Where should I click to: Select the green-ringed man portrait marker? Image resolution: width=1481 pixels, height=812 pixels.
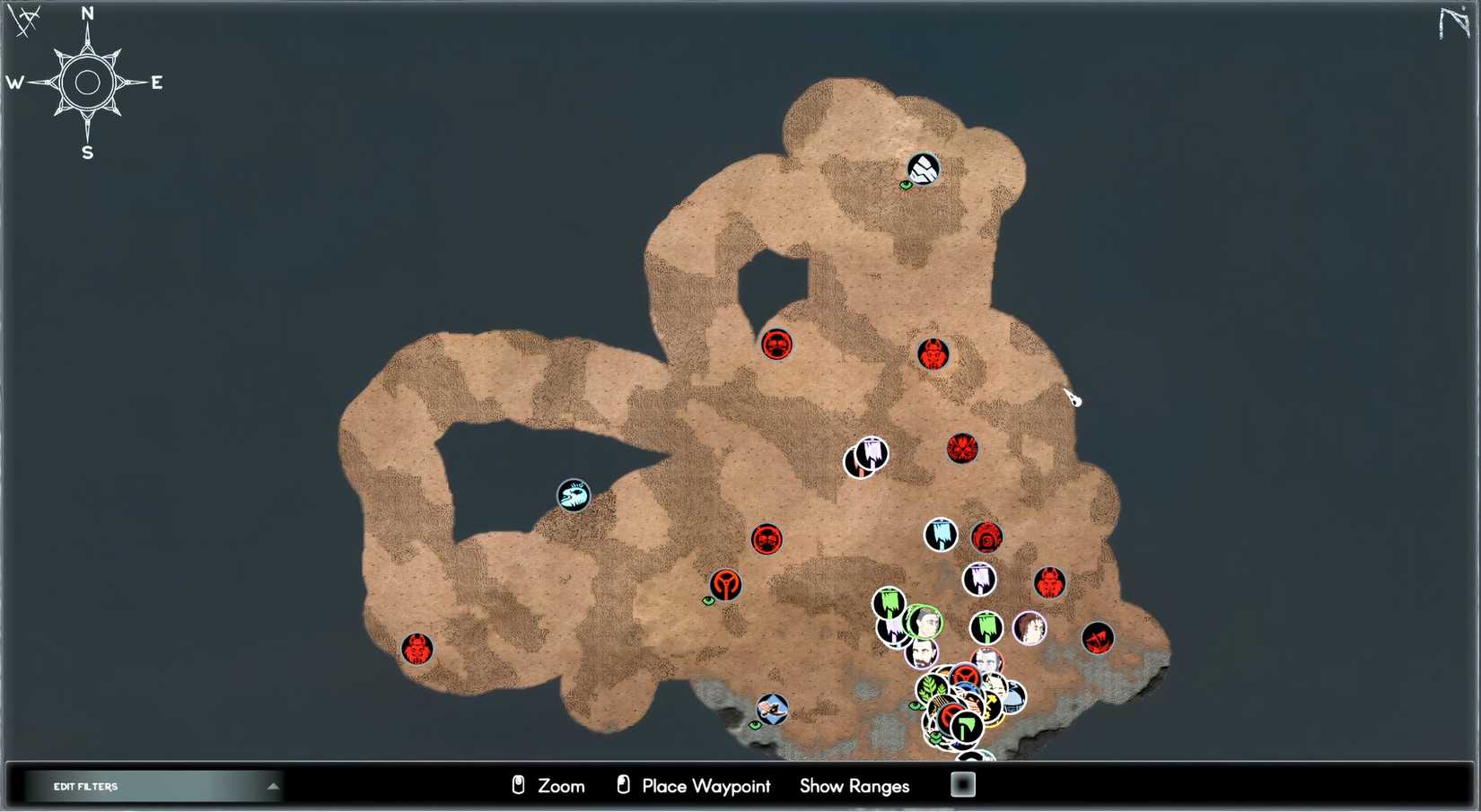pos(925,622)
